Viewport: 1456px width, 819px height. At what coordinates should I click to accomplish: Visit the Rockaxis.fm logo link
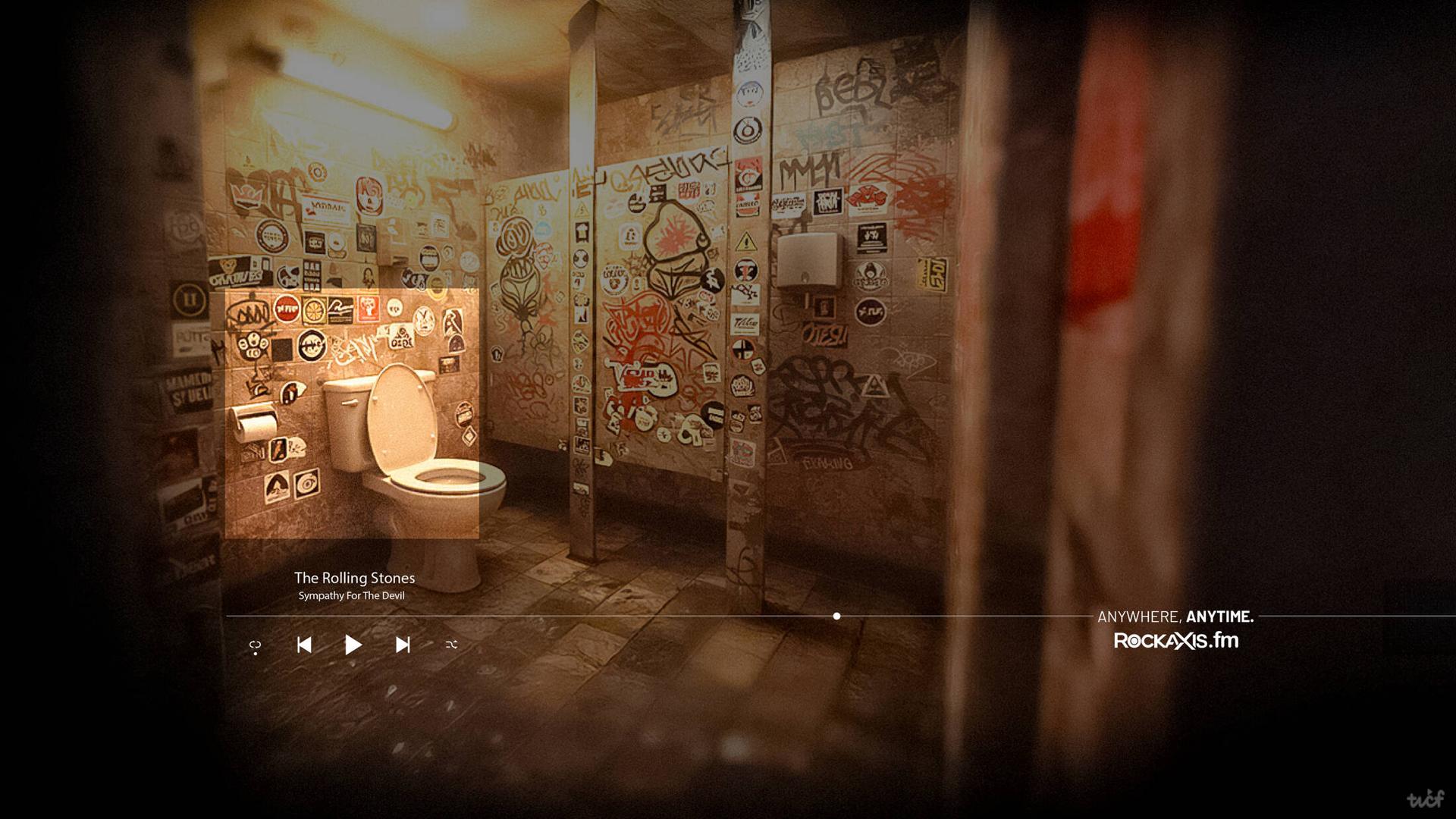tap(1175, 641)
